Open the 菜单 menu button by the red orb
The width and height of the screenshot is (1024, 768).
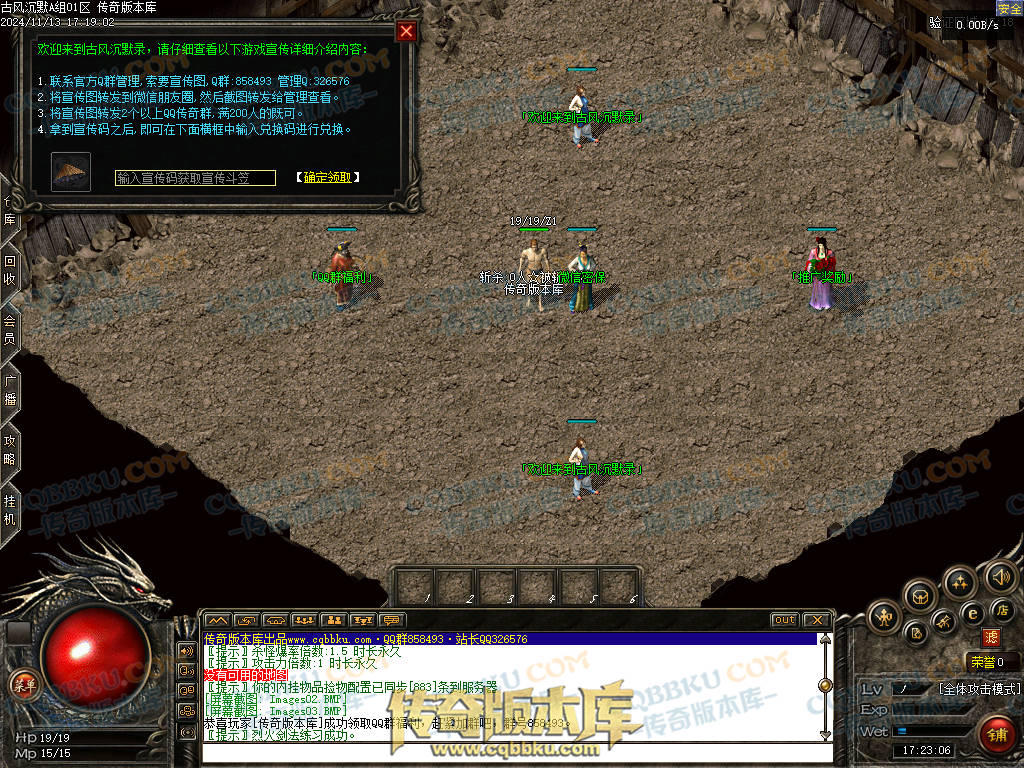[x=22, y=684]
